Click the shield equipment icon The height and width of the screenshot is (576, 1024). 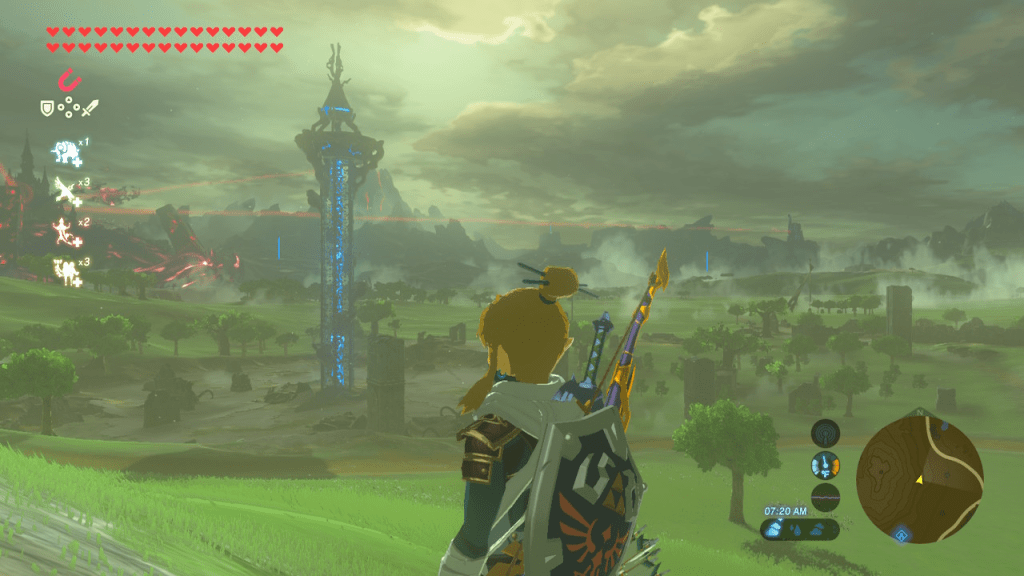tap(47, 108)
